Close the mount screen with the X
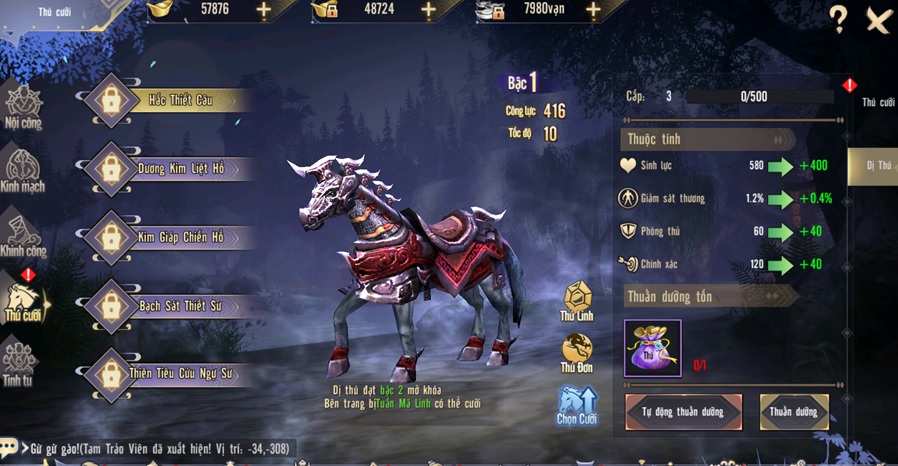This screenshot has width=898, height=466. coord(878,20)
